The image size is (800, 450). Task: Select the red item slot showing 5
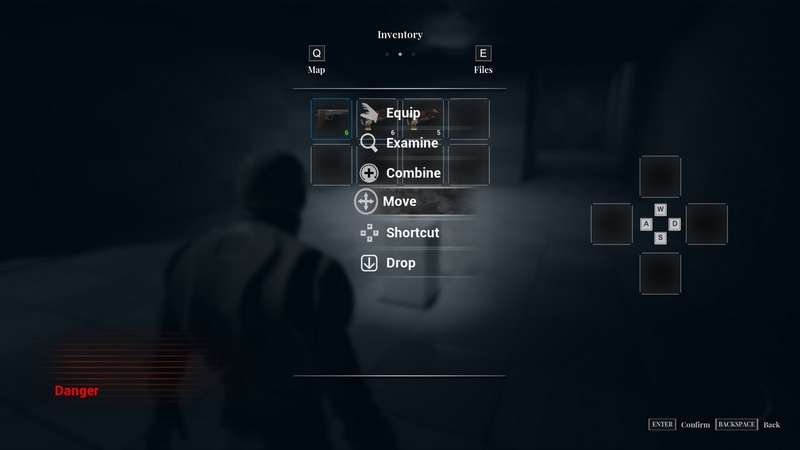423,119
